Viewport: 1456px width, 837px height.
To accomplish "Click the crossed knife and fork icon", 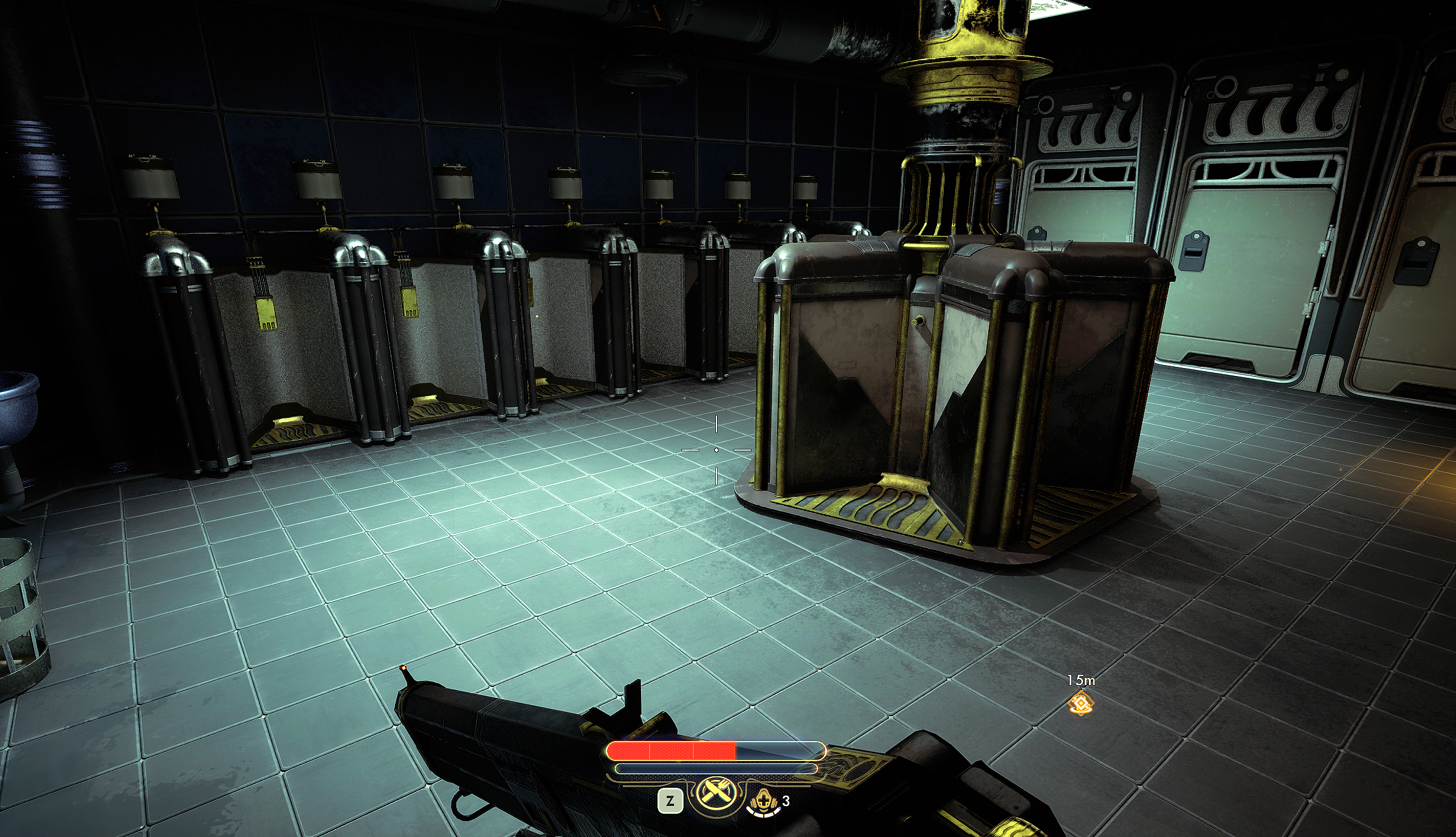I will pyautogui.click(x=716, y=793).
